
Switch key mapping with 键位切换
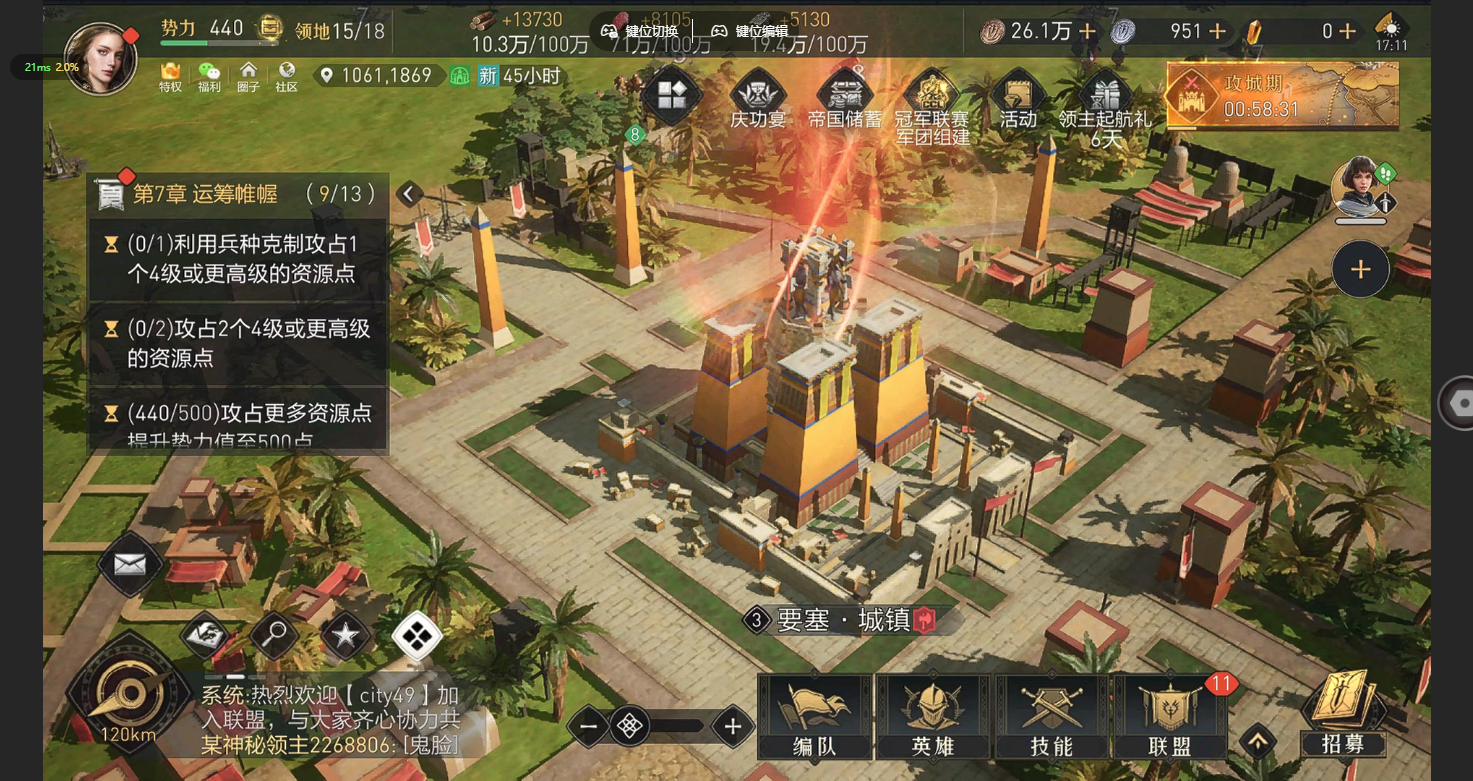click(640, 31)
